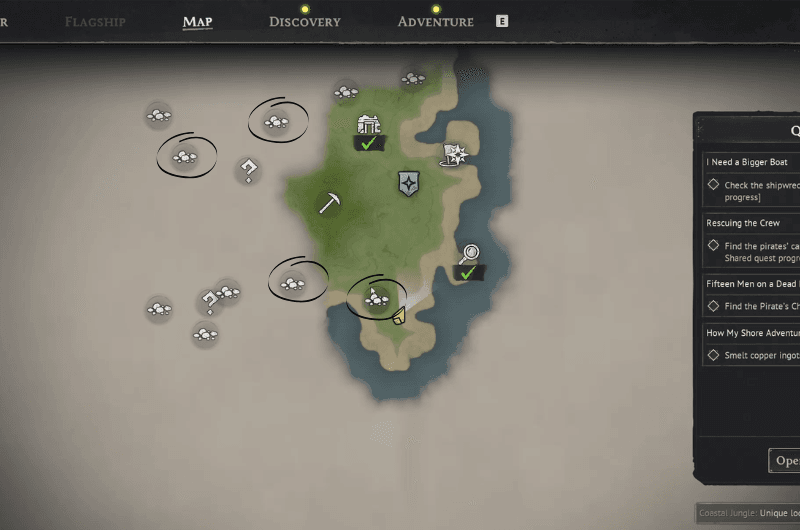Select the Map tab
Image resolution: width=800 pixels, height=530 pixels.
197,21
